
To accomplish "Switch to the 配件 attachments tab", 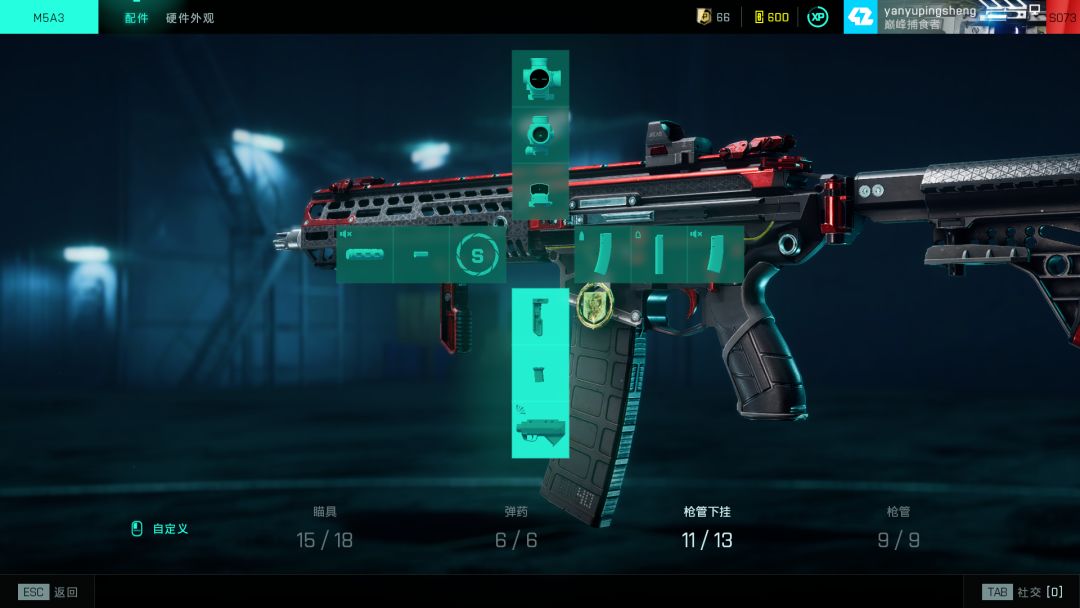I will (x=136, y=18).
